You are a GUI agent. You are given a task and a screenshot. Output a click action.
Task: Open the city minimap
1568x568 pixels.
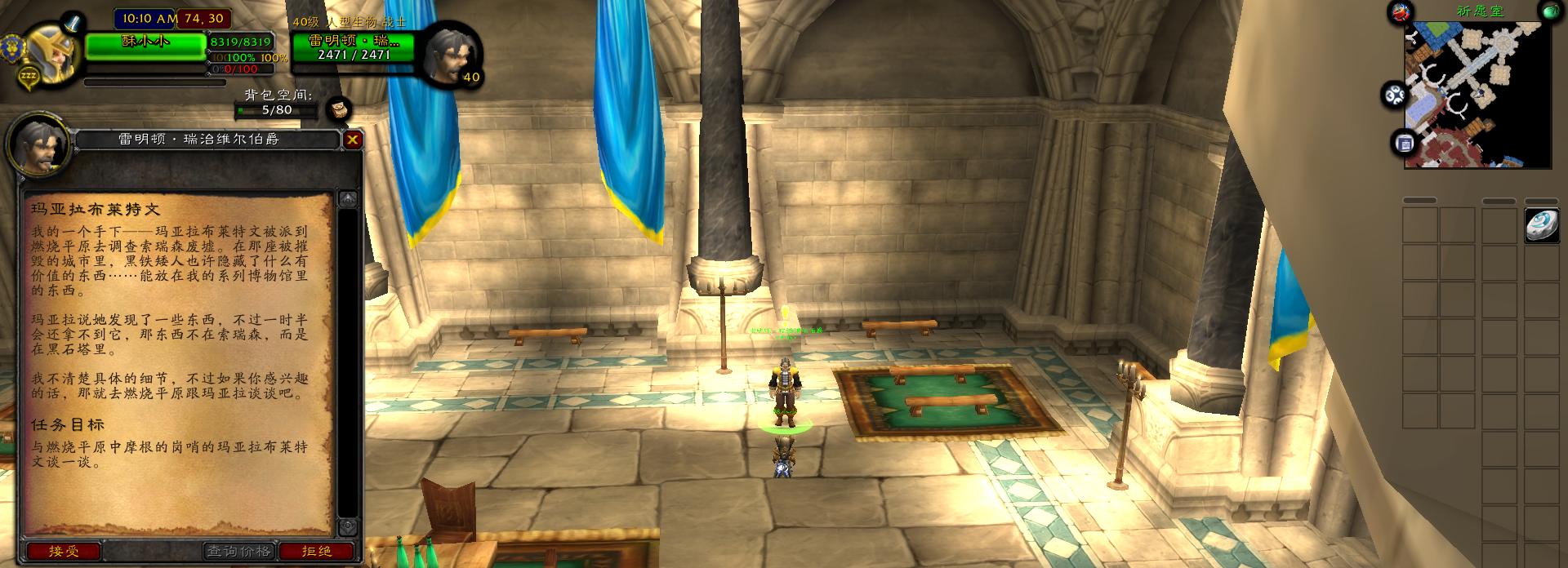pyautogui.click(x=1477, y=95)
